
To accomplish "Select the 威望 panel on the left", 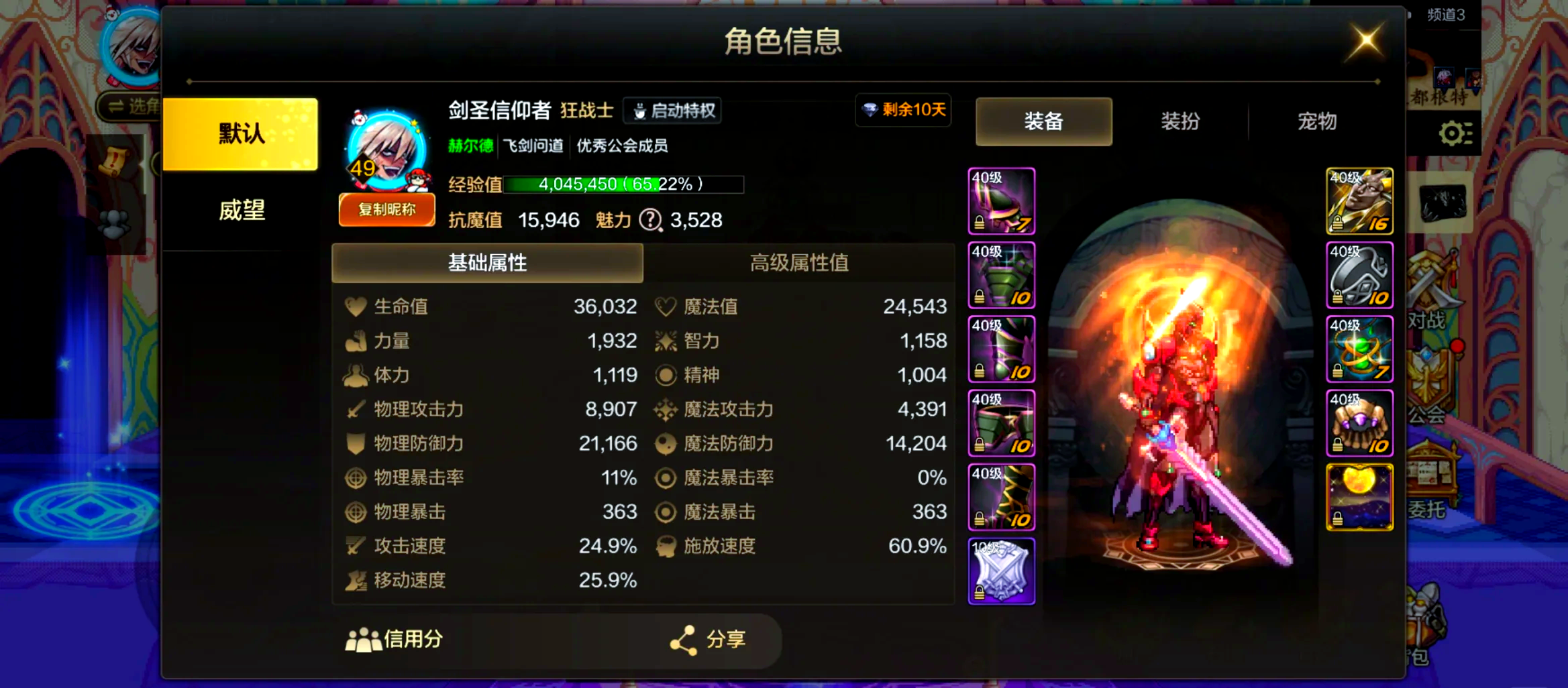I will click(242, 211).
